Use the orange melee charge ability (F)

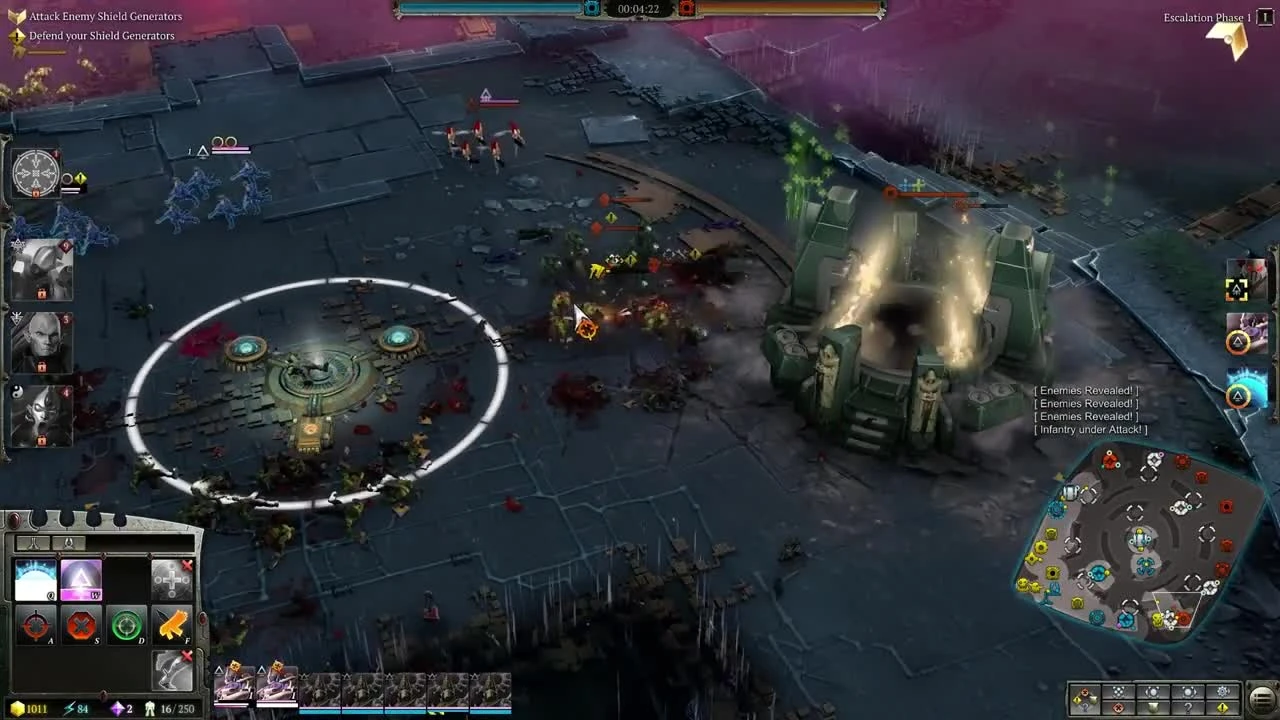point(172,625)
